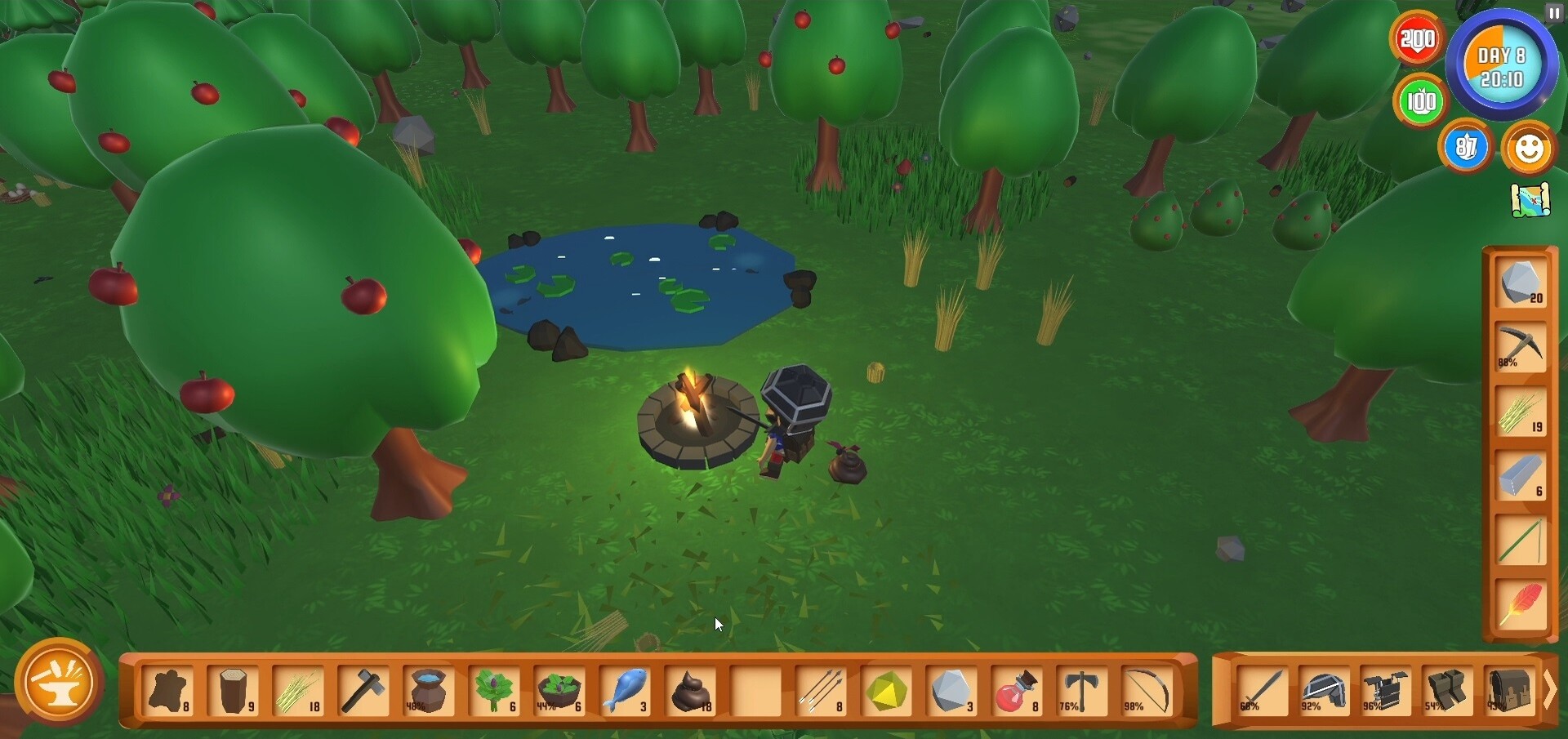
Task: Pause the game with the pause button
Action: pyautogui.click(x=1553, y=13)
